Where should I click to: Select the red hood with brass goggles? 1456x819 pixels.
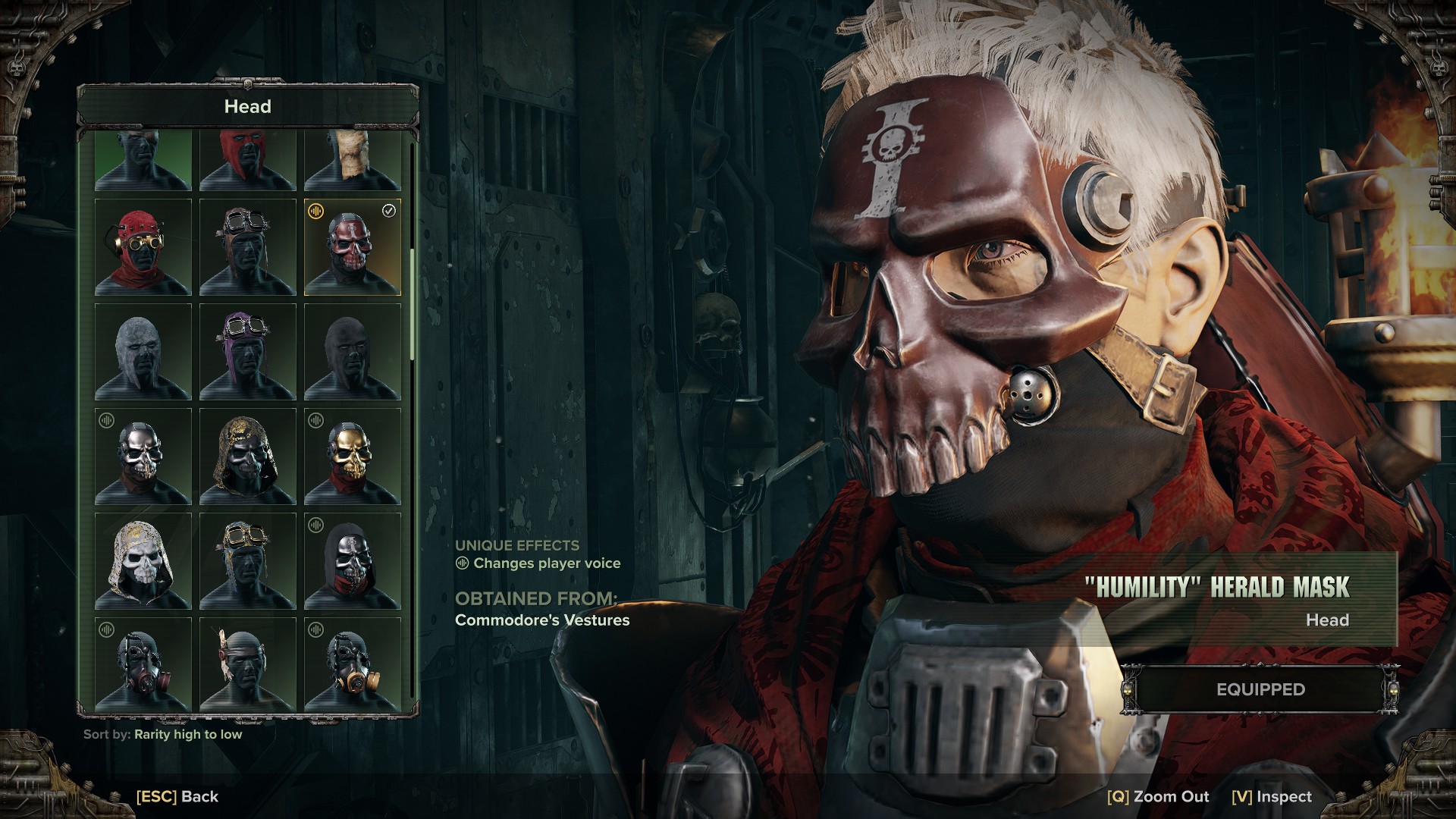143,247
